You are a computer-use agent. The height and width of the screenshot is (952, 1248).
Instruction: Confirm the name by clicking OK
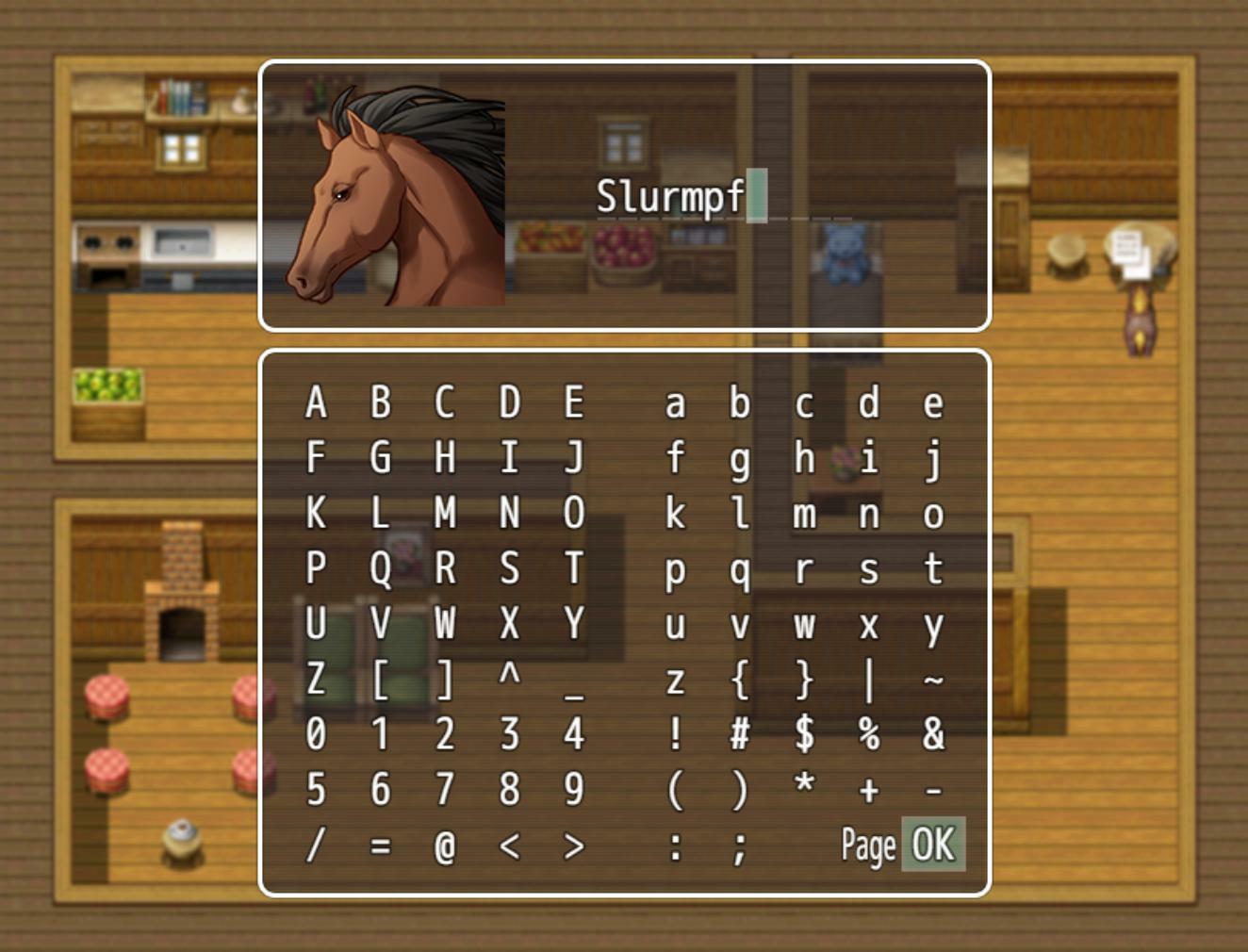tap(933, 845)
